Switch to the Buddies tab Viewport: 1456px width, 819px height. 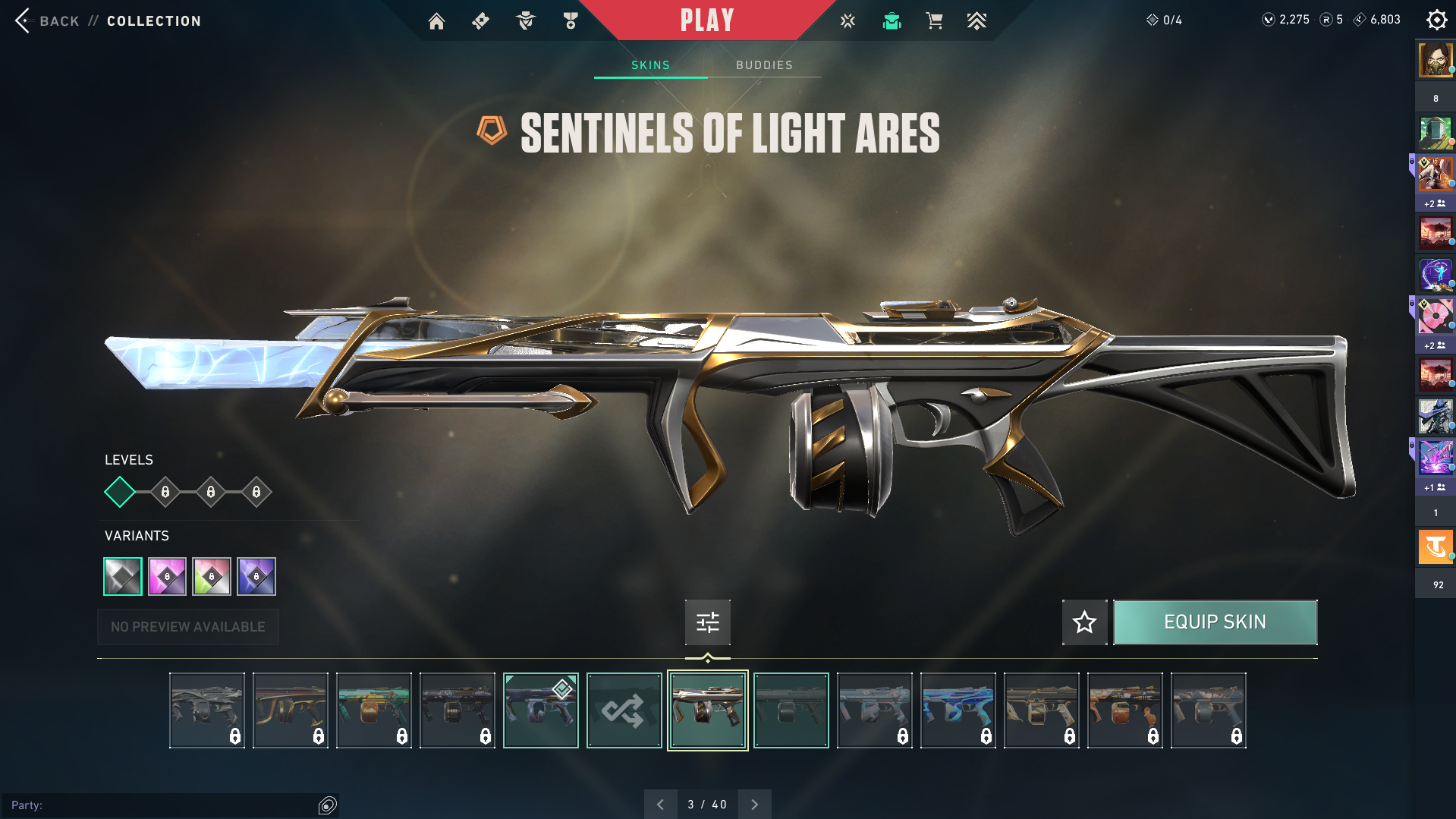pos(764,65)
